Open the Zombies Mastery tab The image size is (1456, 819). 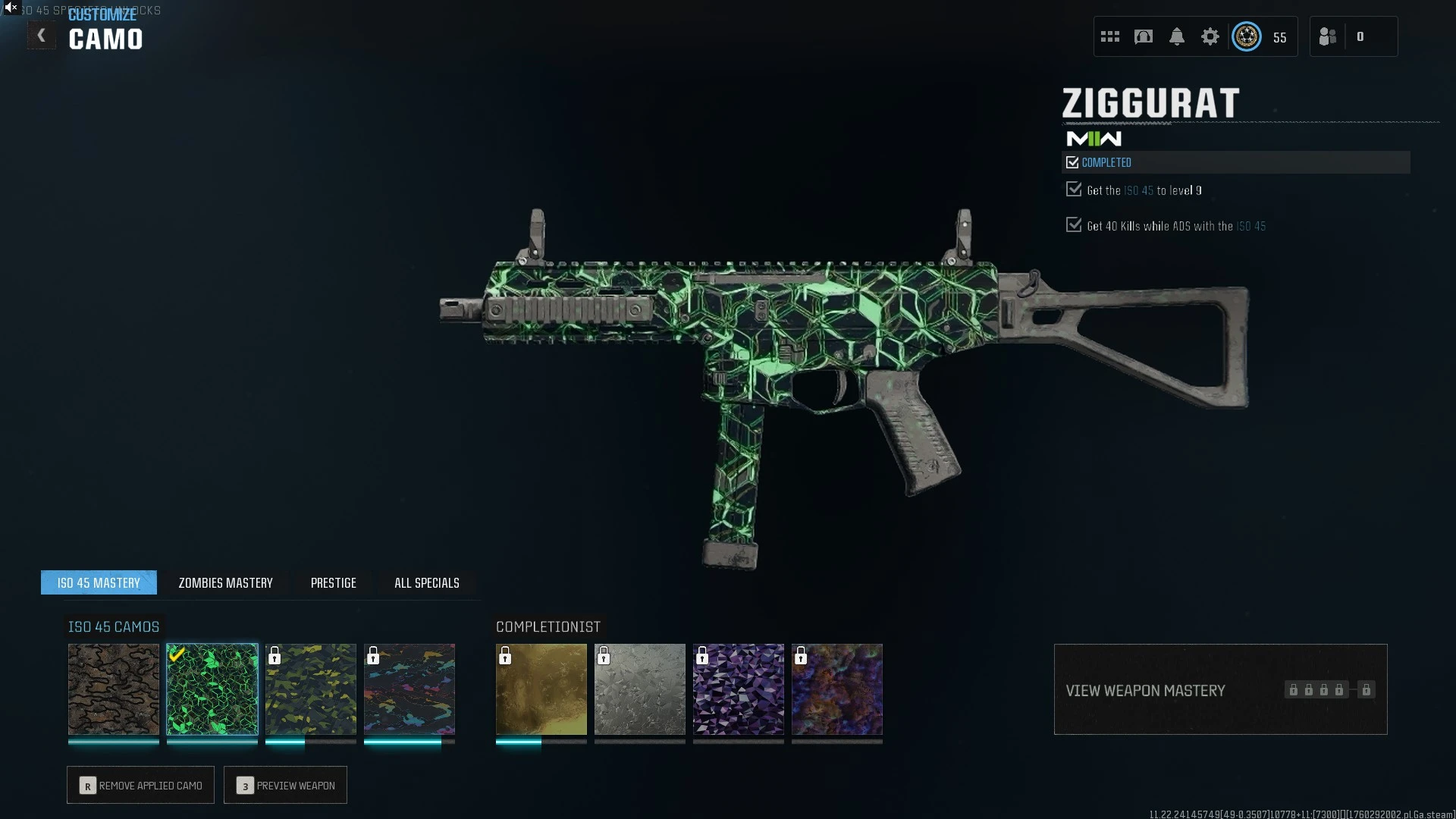tap(225, 582)
